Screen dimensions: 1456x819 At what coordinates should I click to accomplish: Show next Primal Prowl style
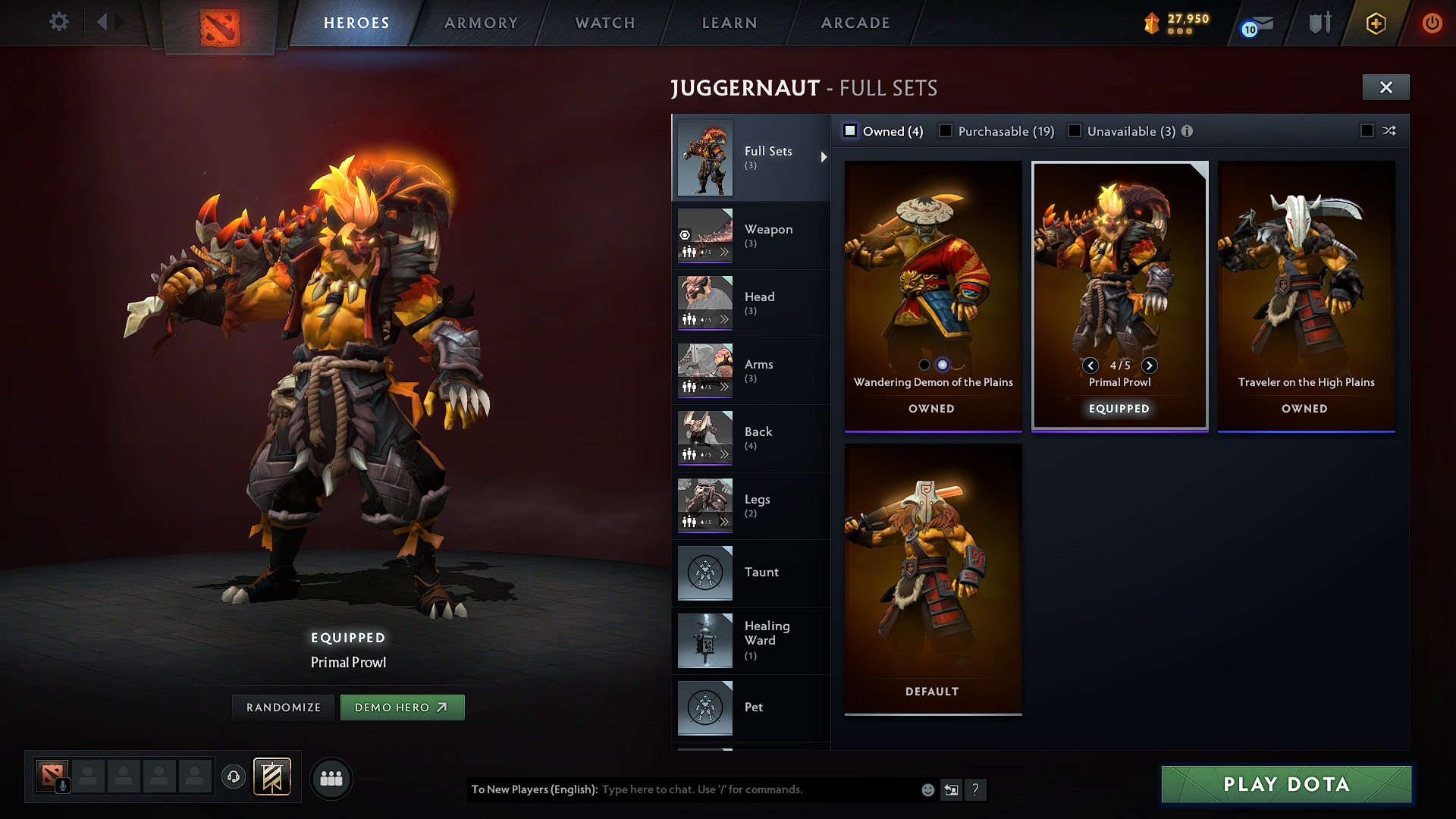pos(1150,366)
